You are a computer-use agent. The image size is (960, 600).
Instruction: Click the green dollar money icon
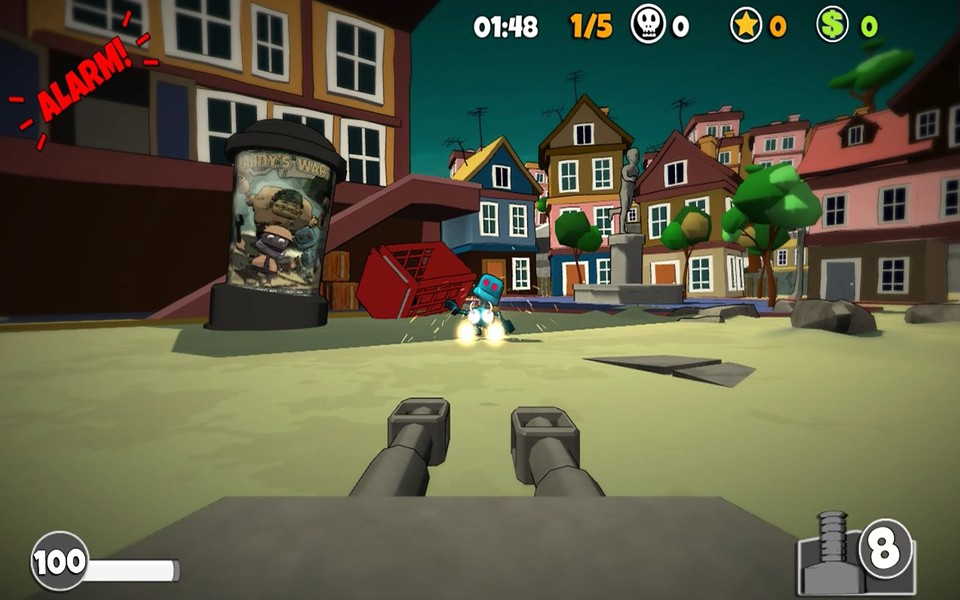[832, 25]
